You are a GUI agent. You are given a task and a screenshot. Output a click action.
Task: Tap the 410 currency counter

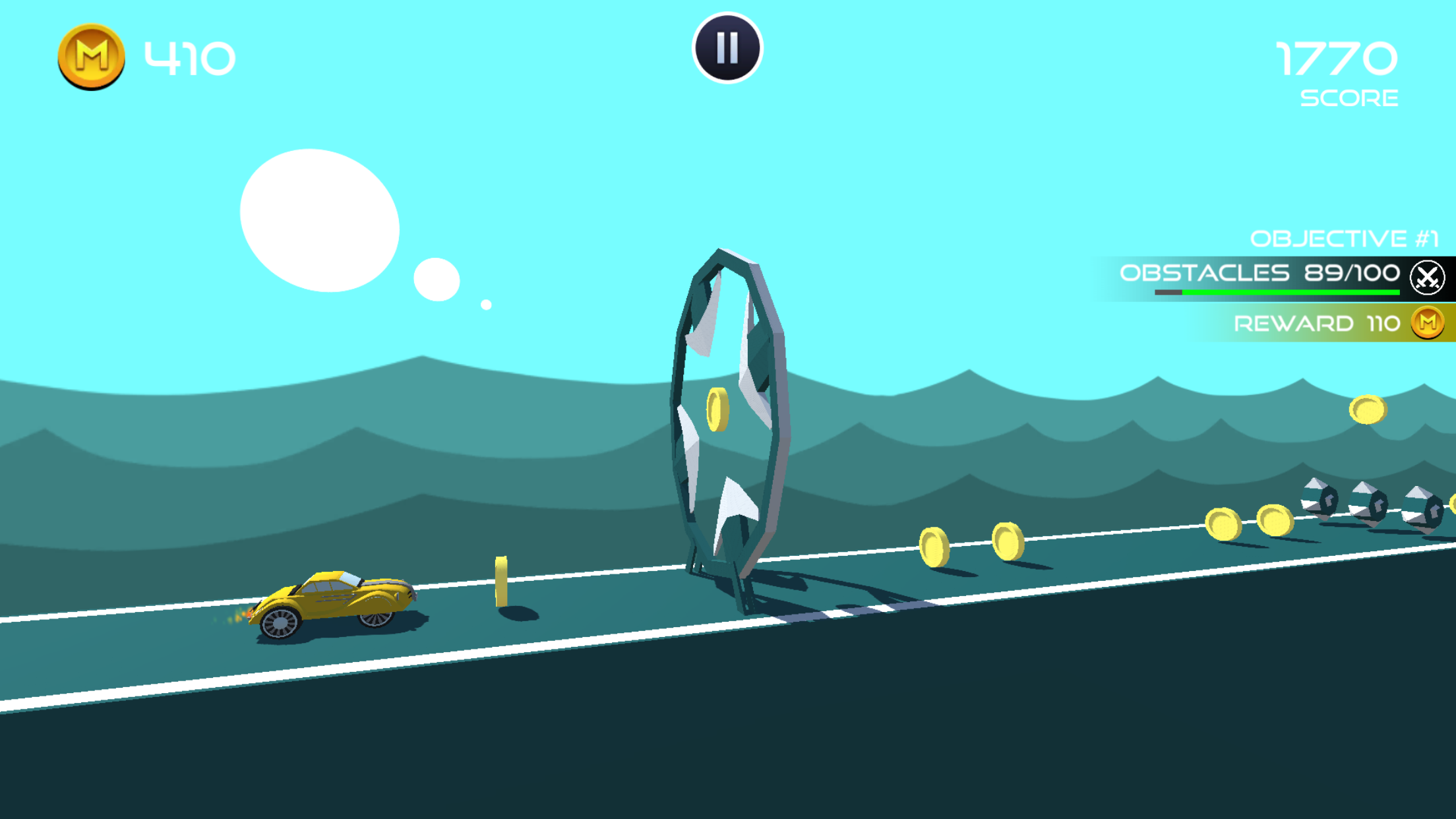point(187,58)
